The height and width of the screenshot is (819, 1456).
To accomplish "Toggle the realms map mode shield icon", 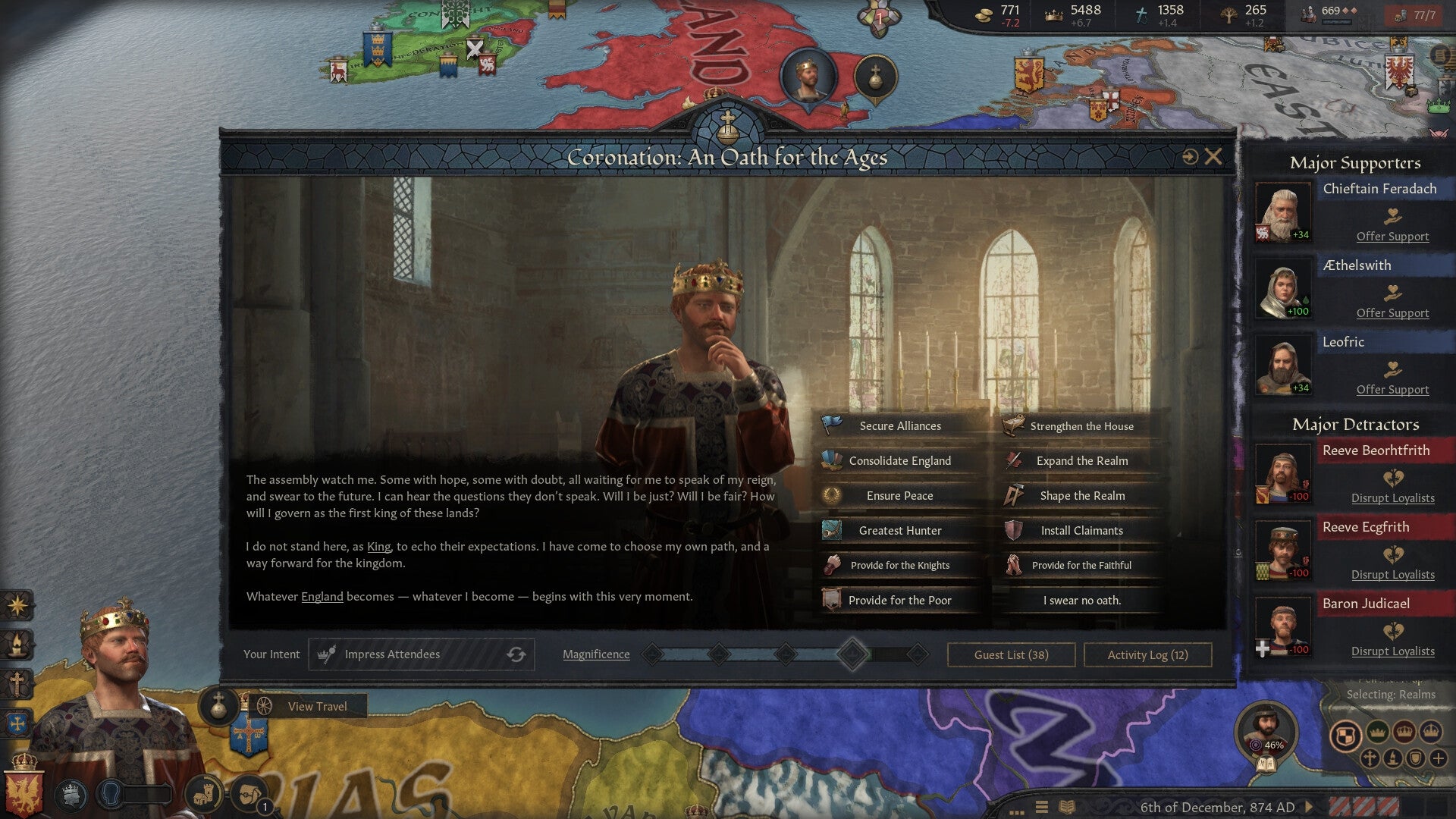I will [1346, 733].
